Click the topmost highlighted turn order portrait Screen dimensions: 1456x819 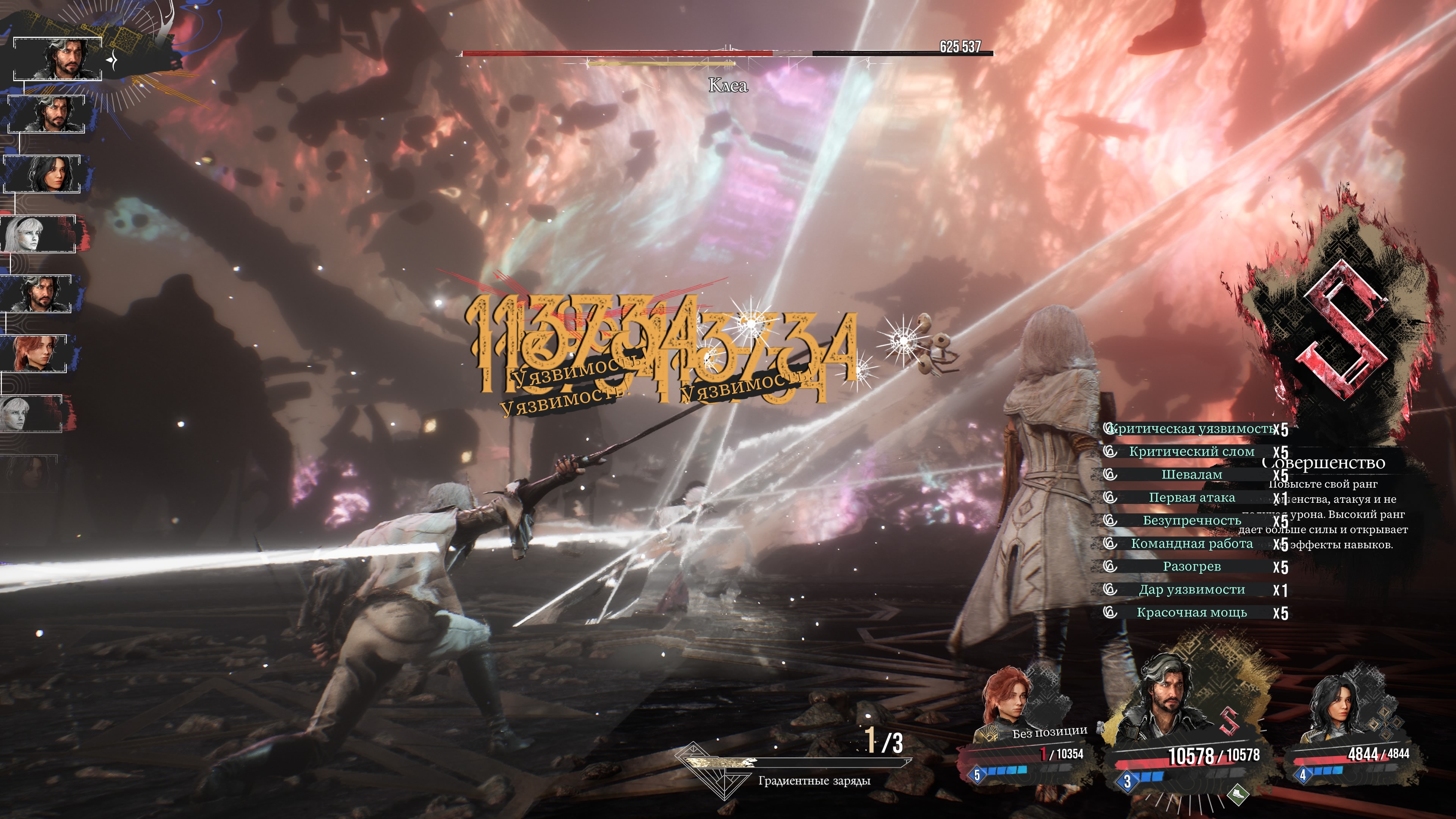coord(58,59)
